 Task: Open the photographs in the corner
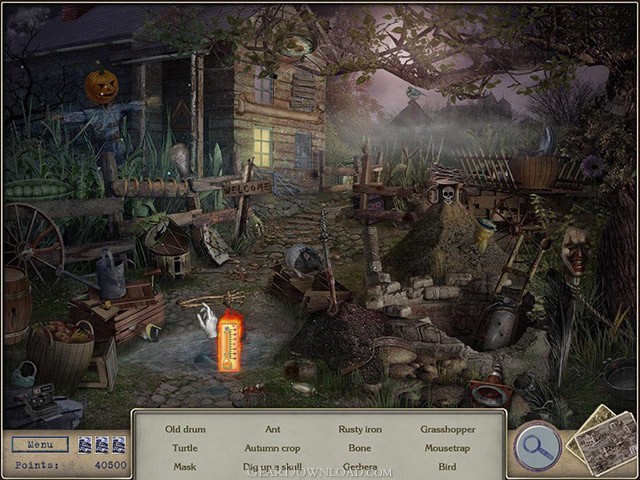603,440
